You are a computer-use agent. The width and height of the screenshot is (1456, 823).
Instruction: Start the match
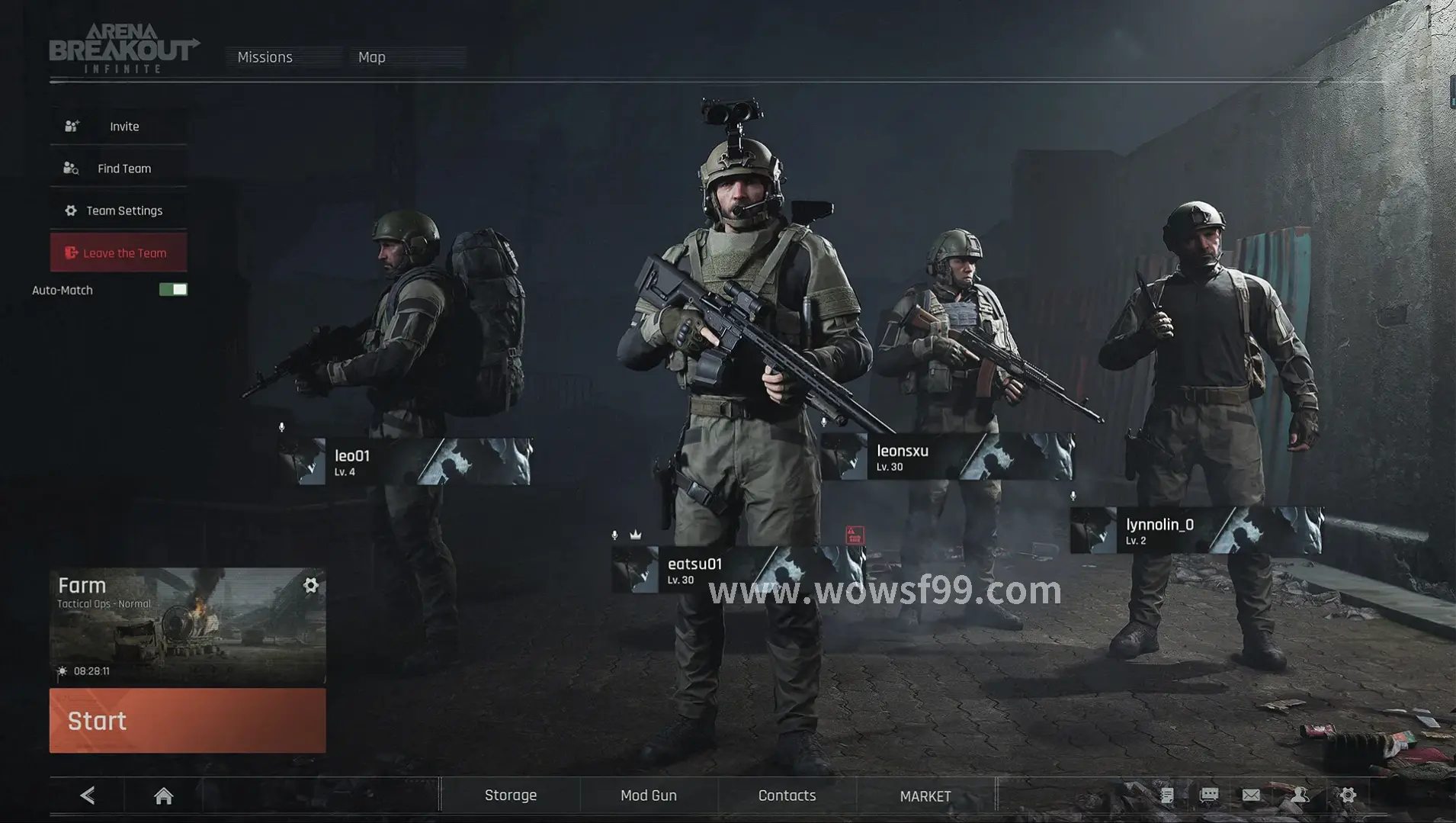188,721
